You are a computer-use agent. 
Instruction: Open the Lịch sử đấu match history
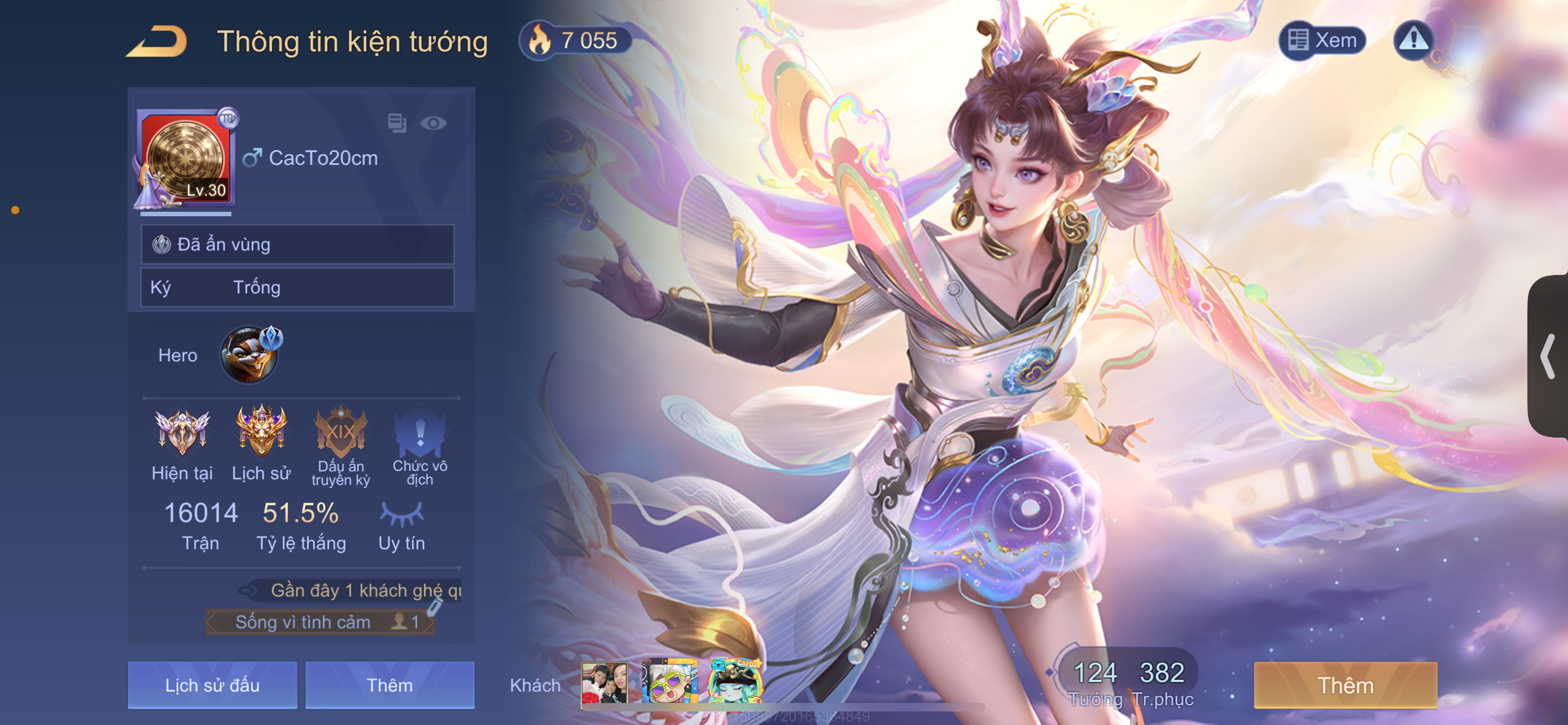point(212,685)
